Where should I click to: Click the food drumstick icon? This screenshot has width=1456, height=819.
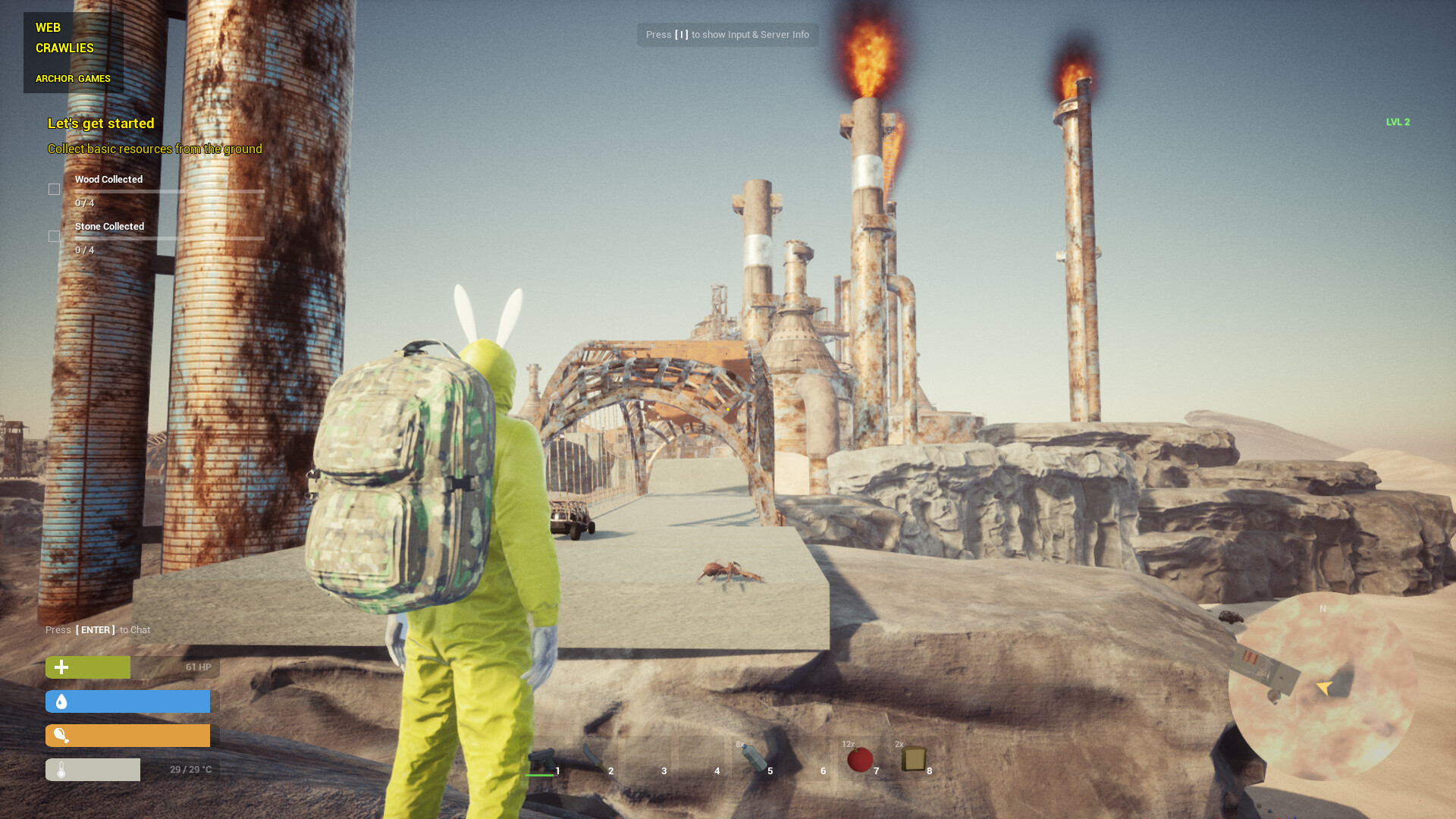[x=61, y=735]
